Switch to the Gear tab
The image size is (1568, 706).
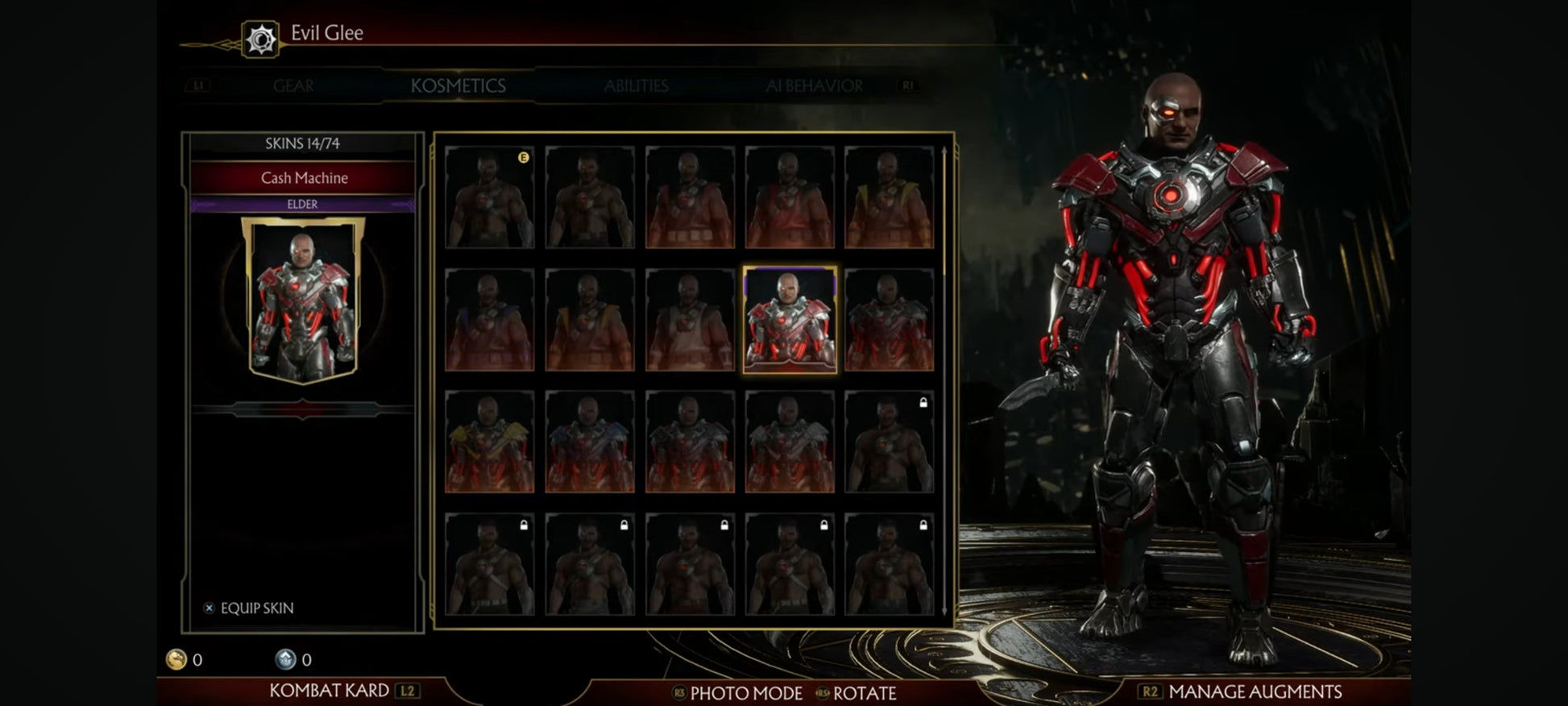coord(293,86)
